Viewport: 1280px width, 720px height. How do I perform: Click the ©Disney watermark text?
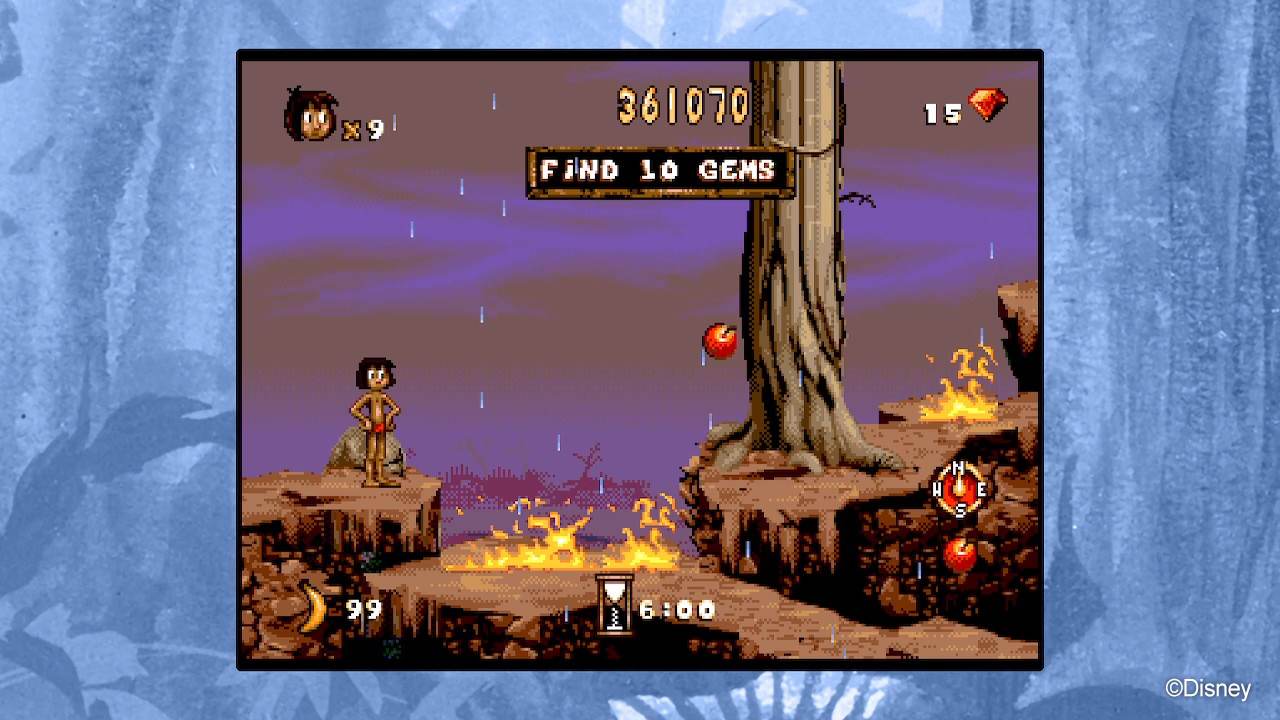pyautogui.click(x=1211, y=689)
